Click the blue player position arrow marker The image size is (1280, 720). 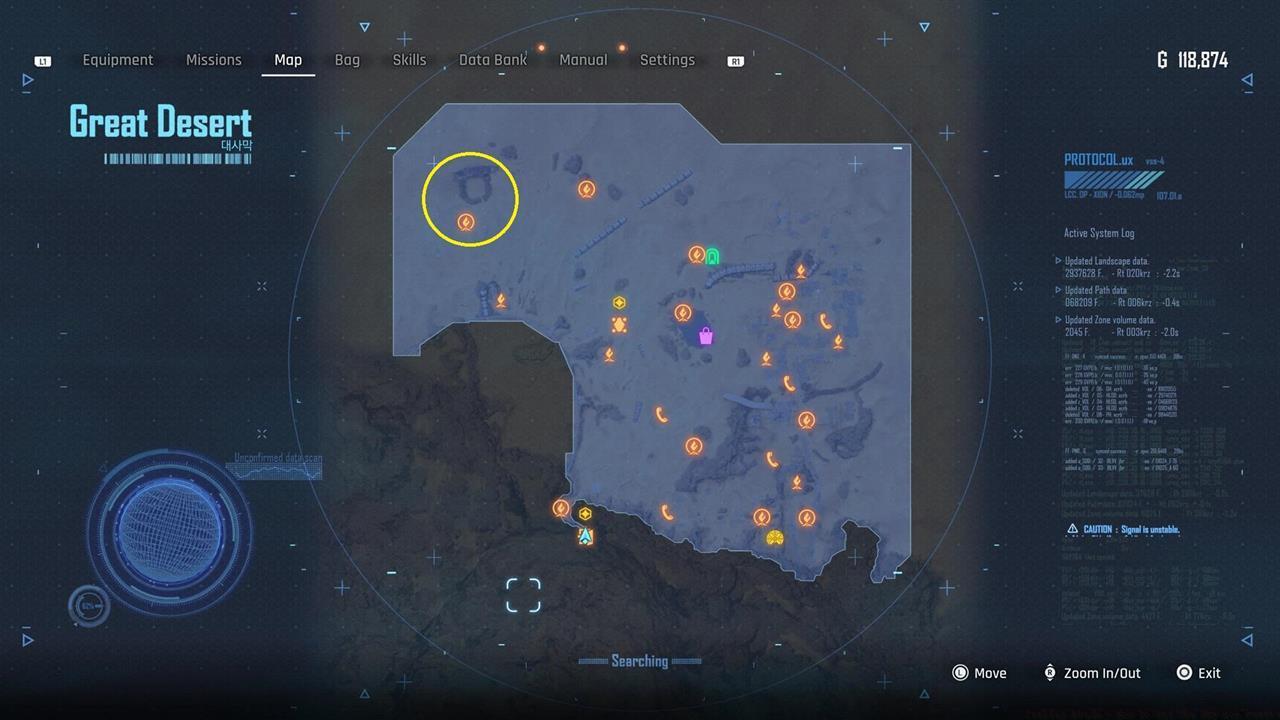(584, 536)
